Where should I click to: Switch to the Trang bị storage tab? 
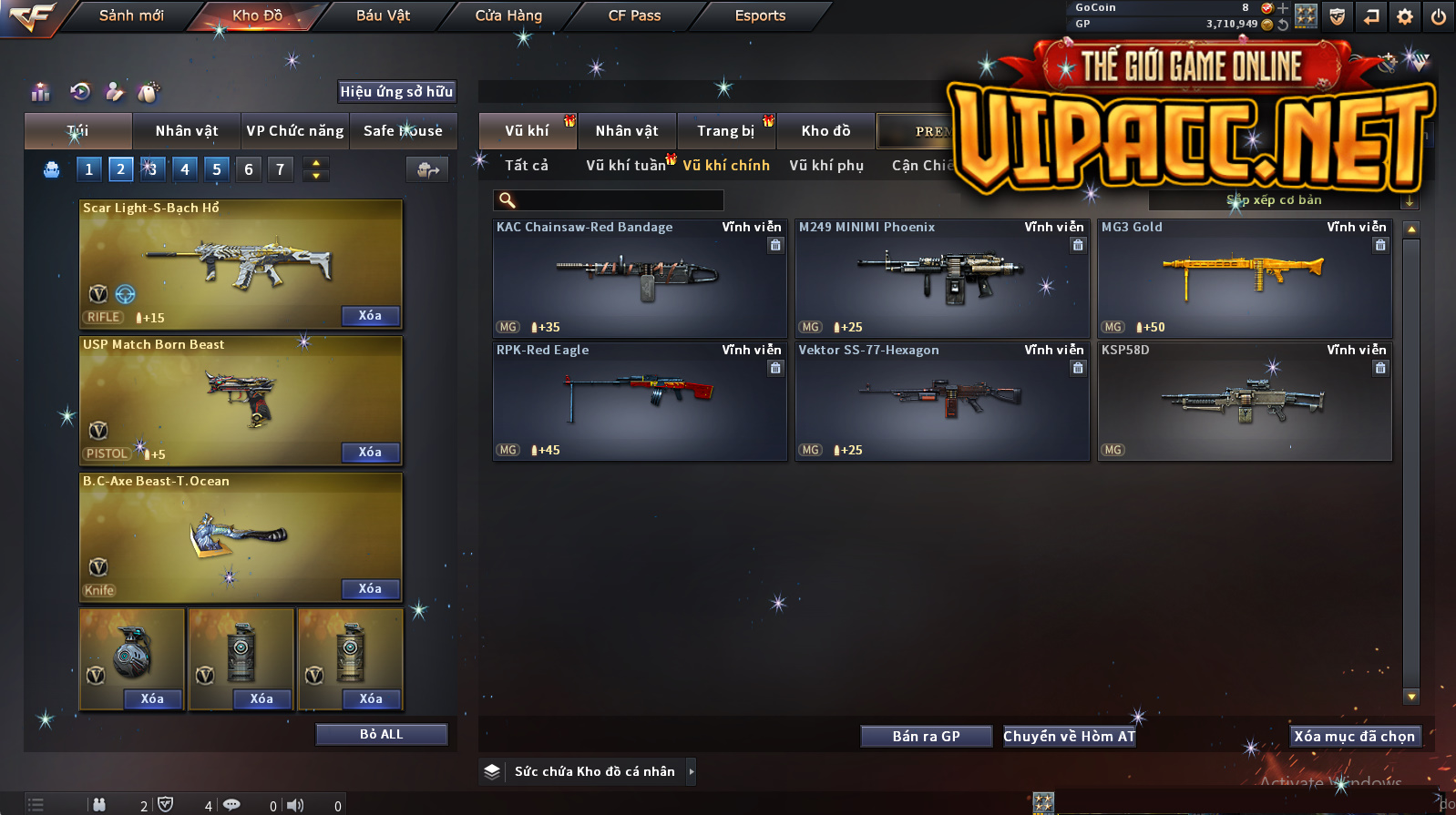(x=726, y=131)
